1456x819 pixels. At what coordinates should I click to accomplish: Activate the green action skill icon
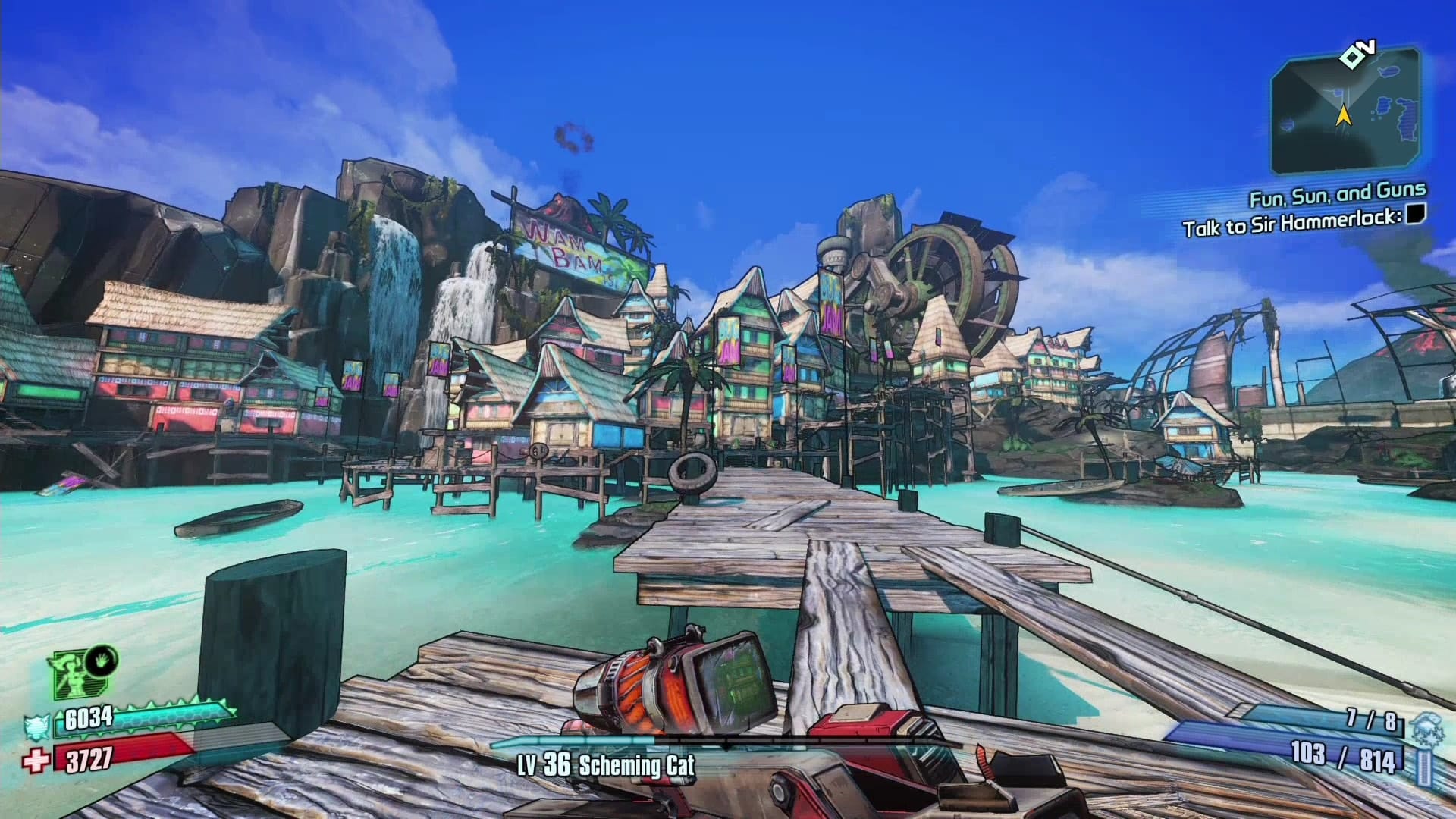click(x=73, y=675)
